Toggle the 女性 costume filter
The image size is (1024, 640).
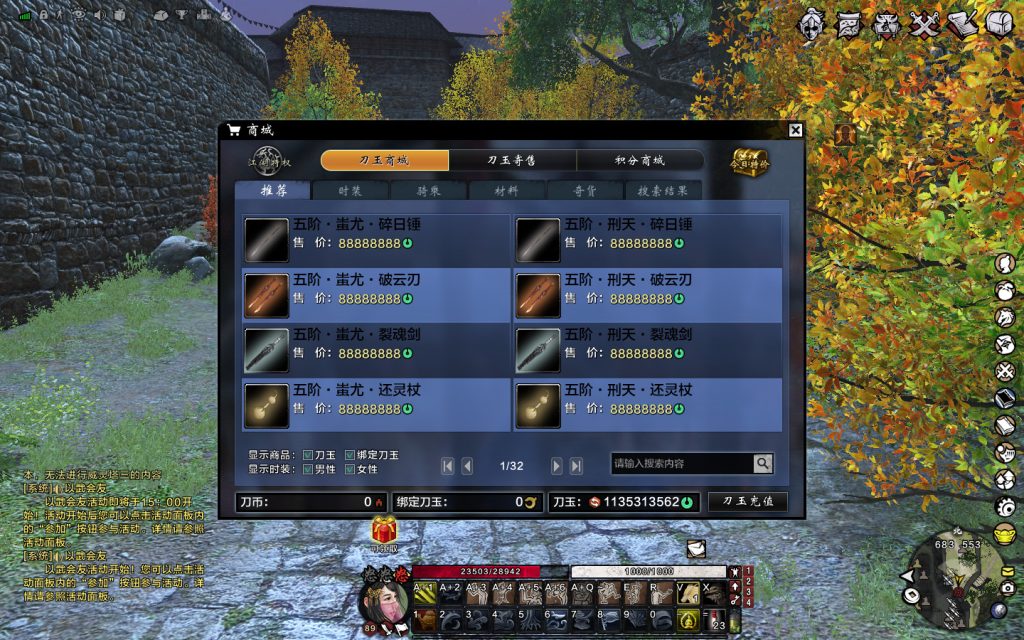(x=350, y=469)
